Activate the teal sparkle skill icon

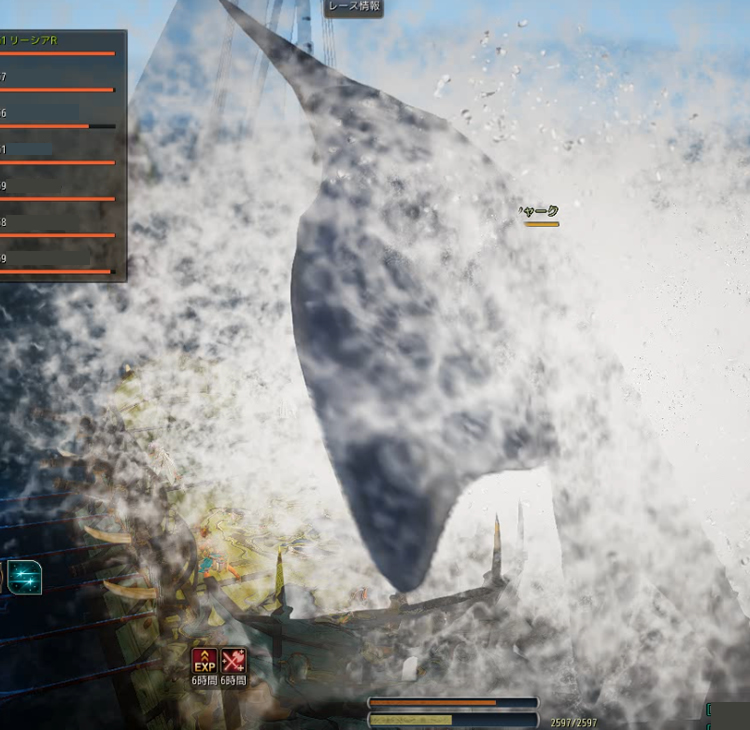click(25, 577)
